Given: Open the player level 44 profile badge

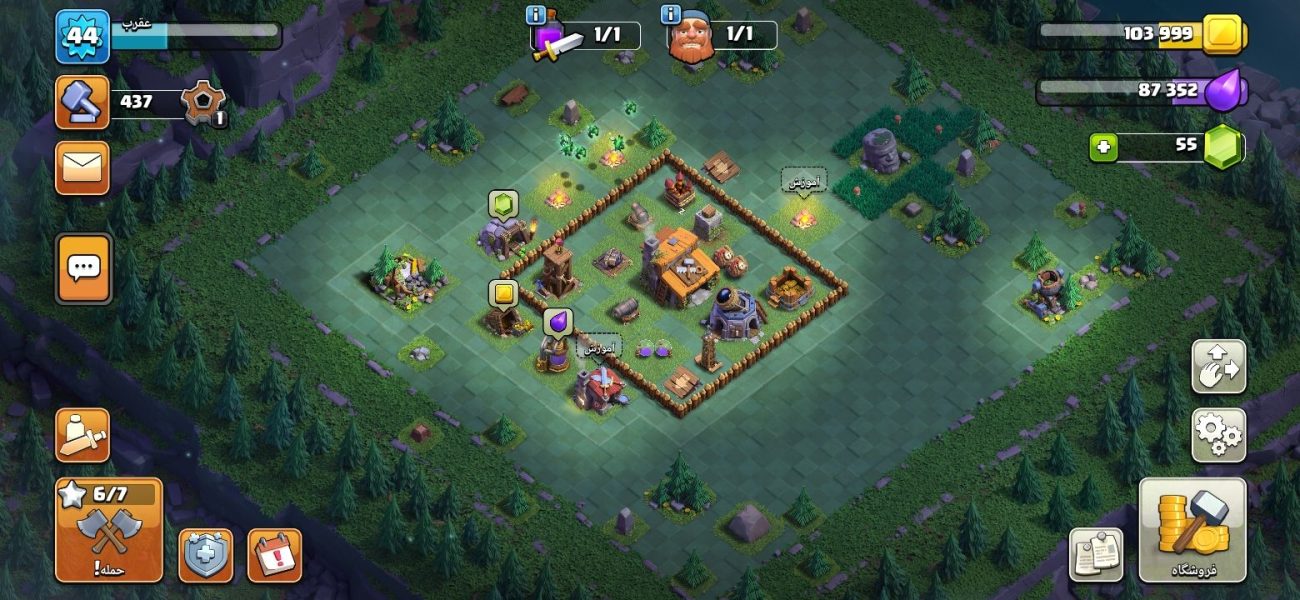Looking at the screenshot, I should tap(82, 37).
